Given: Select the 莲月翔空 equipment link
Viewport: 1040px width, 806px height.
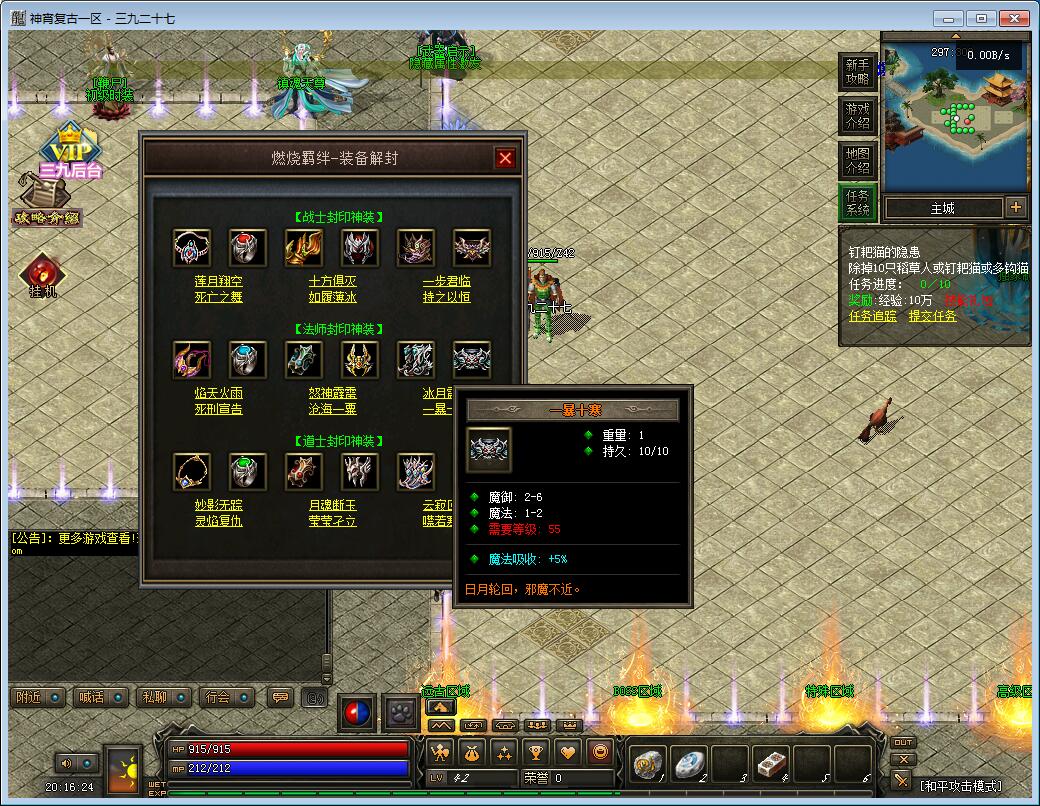Looking at the screenshot, I should [x=218, y=282].
